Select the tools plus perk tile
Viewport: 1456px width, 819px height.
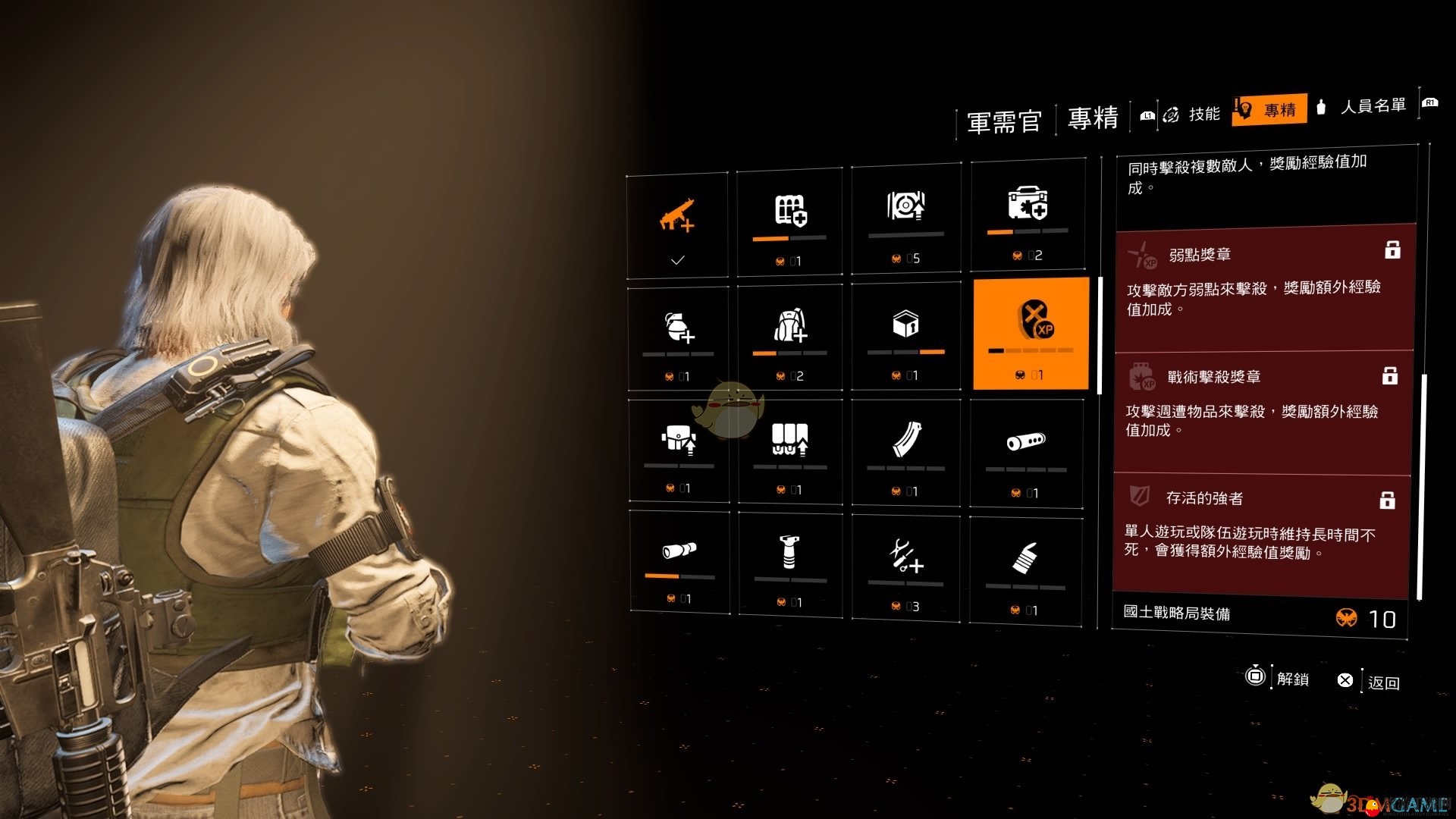[905, 566]
